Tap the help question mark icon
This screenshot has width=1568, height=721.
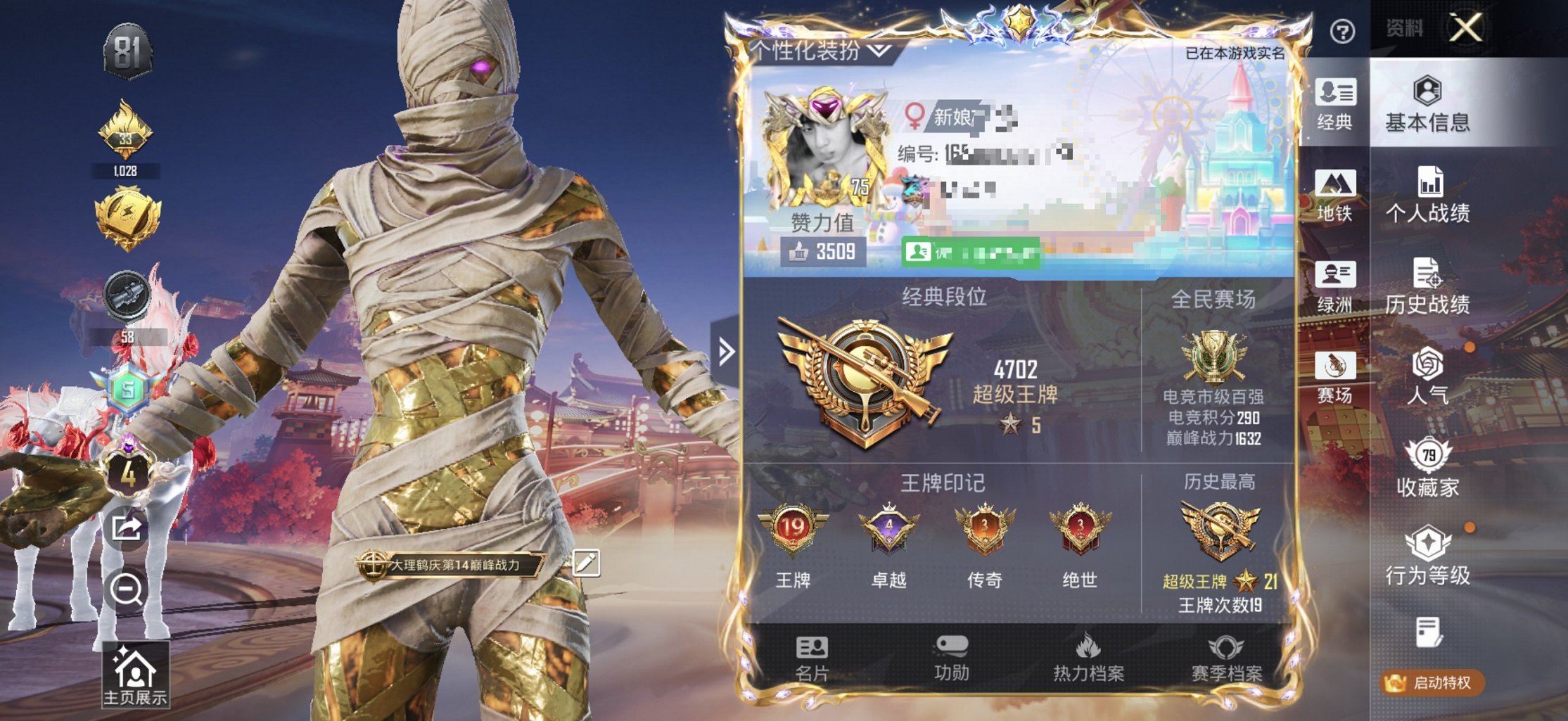(1343, 29)
